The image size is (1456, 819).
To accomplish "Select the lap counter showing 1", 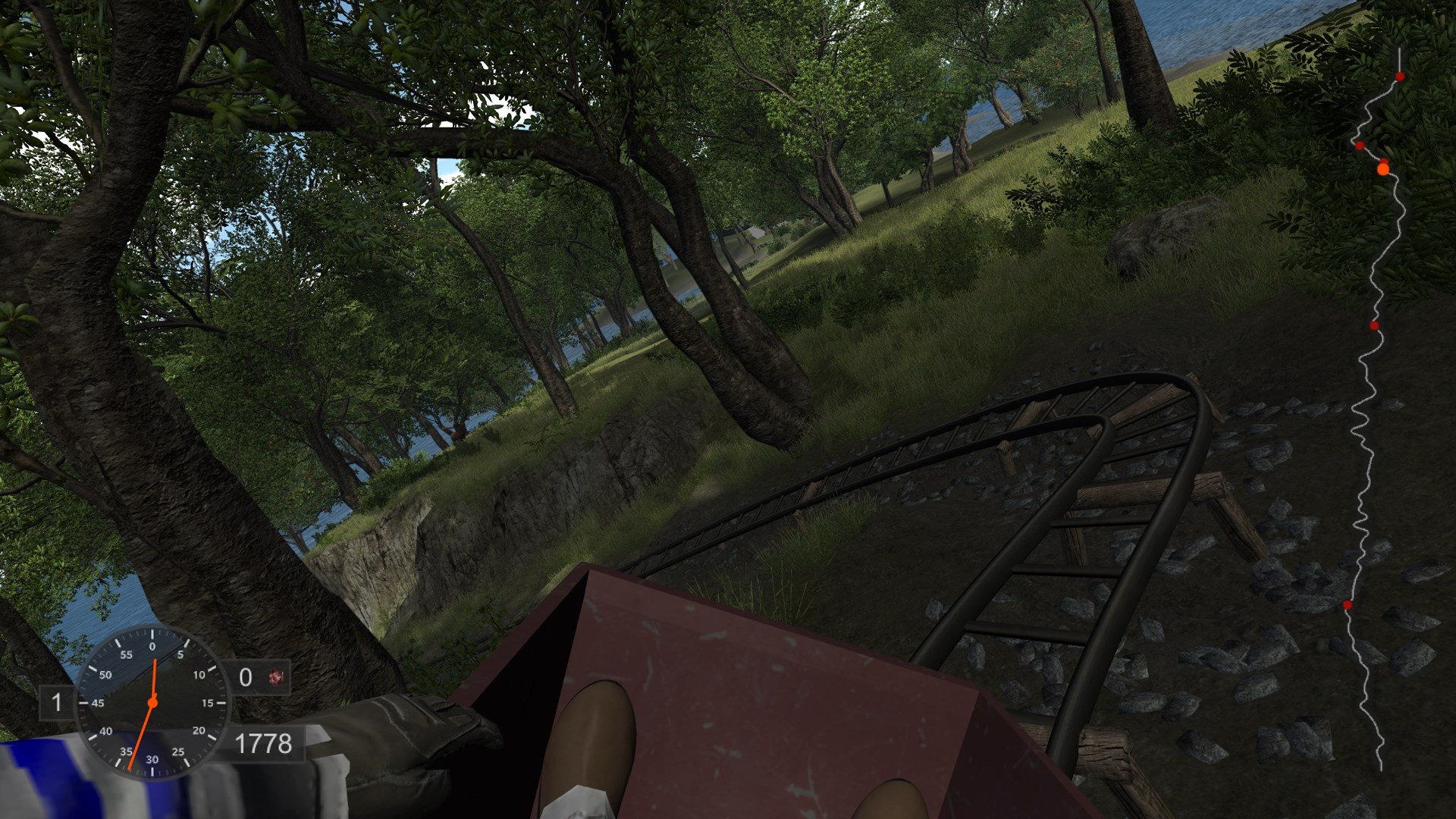I will pos(57,703).
